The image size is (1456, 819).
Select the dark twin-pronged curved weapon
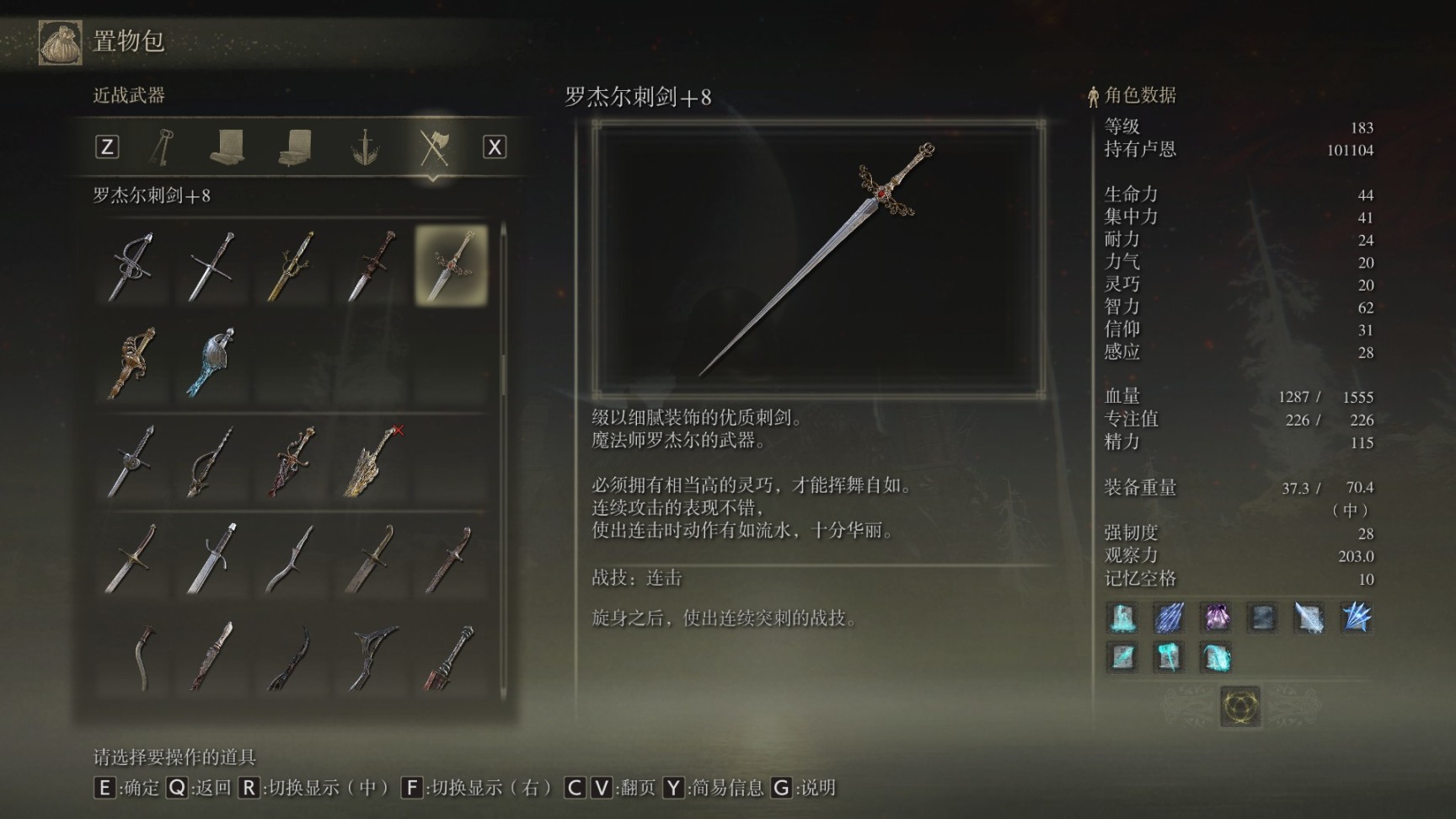coord(372,656)
